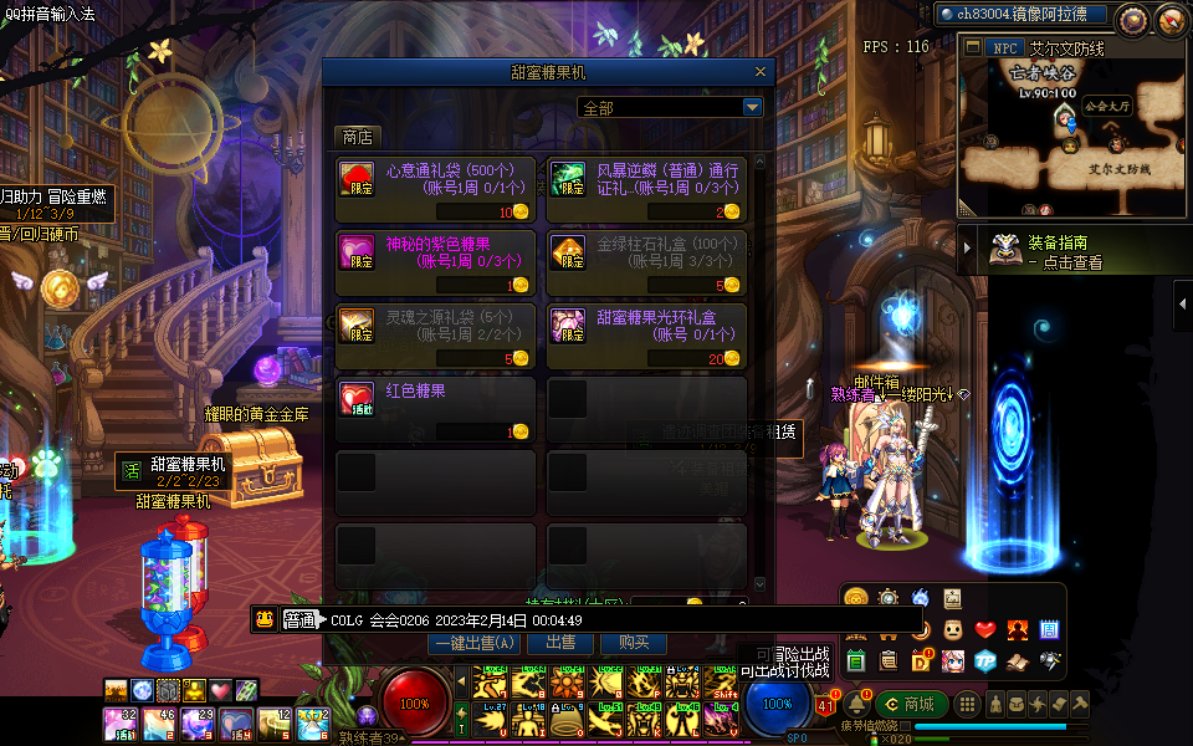Open the nine-dot grid menu button
This screenshot has height=746, width=1193.
967,704
